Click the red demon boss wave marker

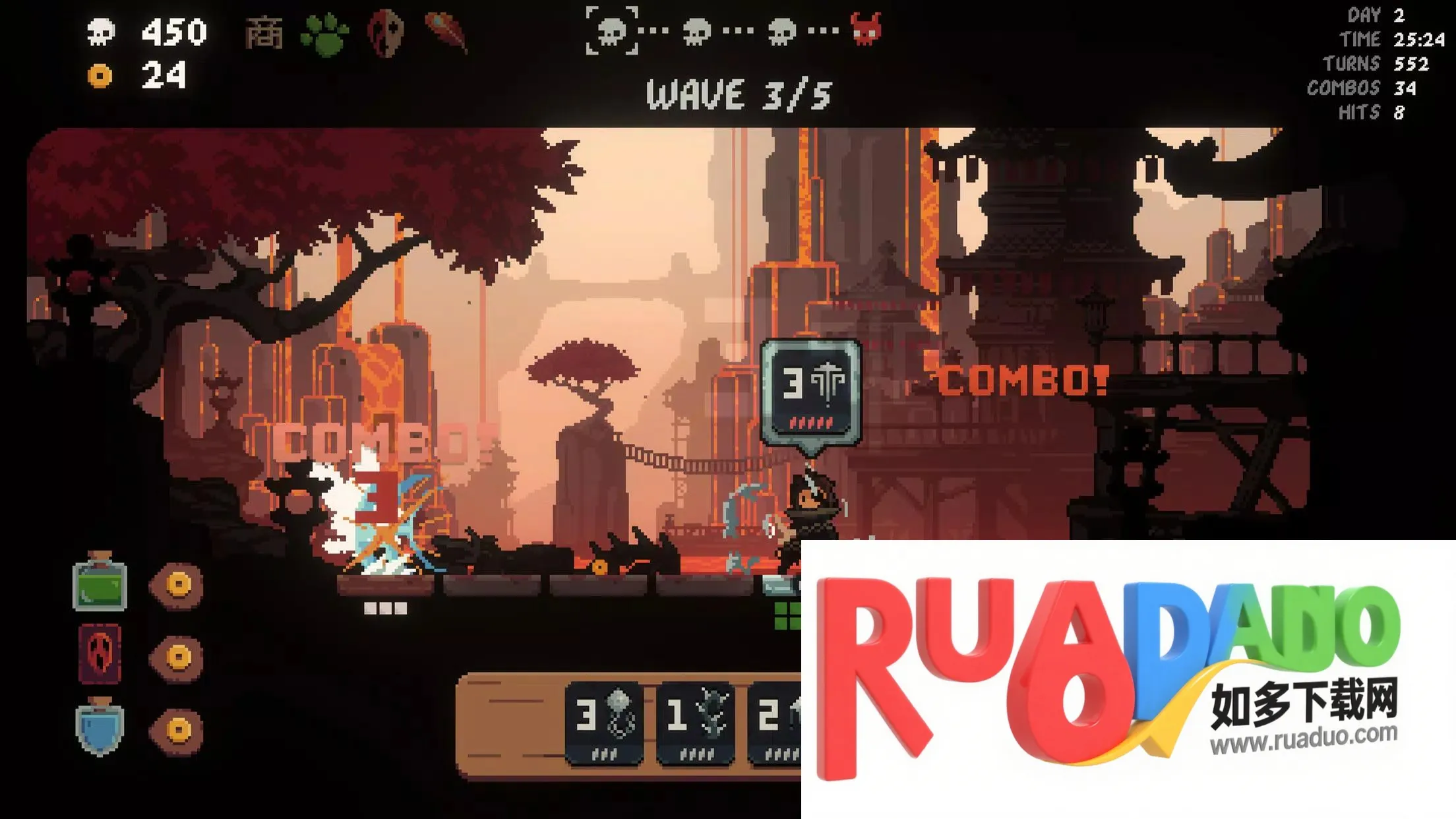point(866,29)
